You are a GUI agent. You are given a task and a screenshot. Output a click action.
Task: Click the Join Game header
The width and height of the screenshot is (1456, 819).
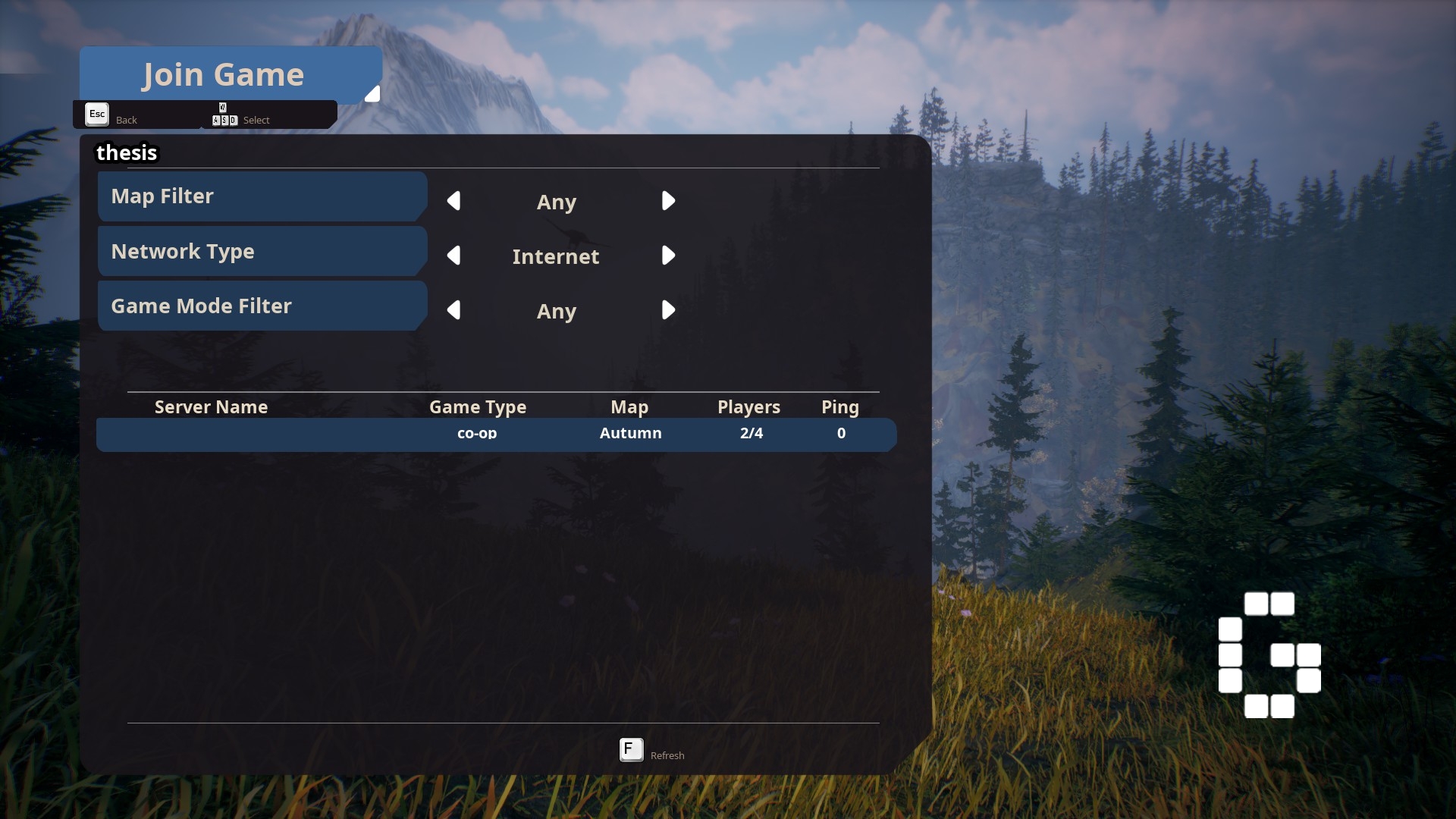click(223, 74)
